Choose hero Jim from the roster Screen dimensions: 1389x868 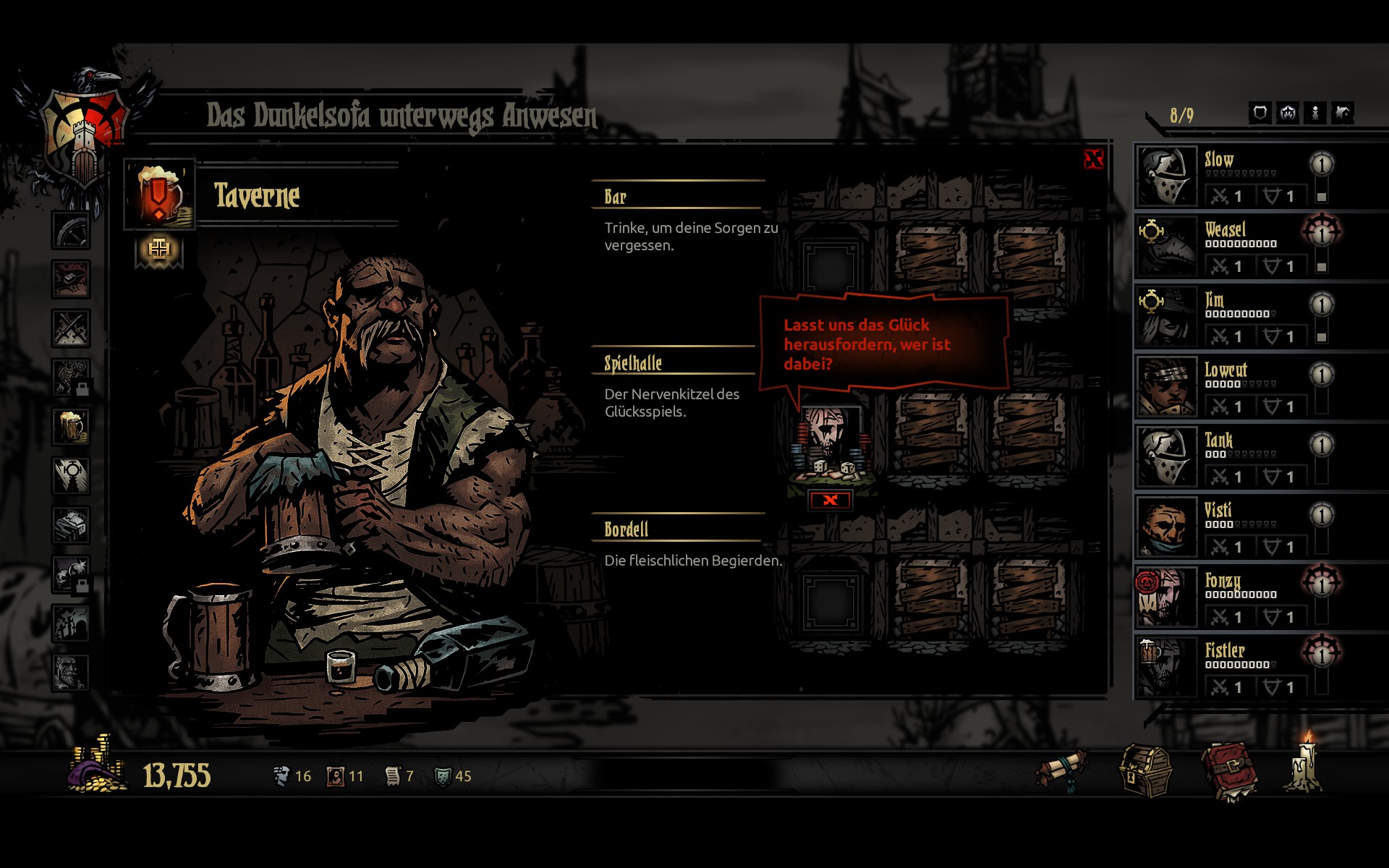1166,316
